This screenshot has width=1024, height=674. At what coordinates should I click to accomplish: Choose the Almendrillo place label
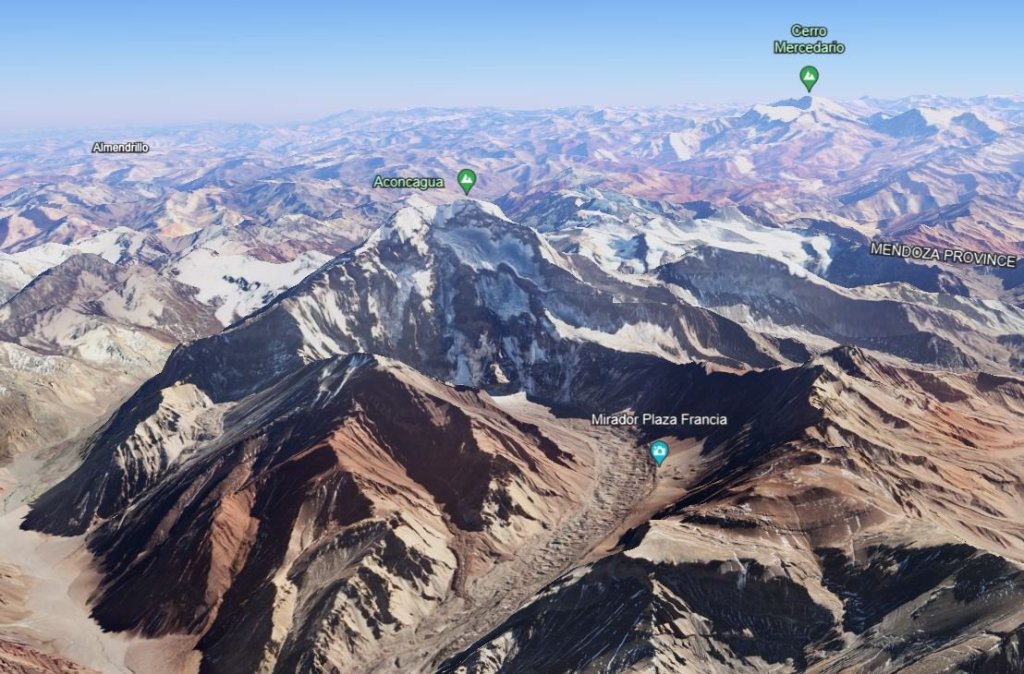pyautogui.click(x=121, y=147)
